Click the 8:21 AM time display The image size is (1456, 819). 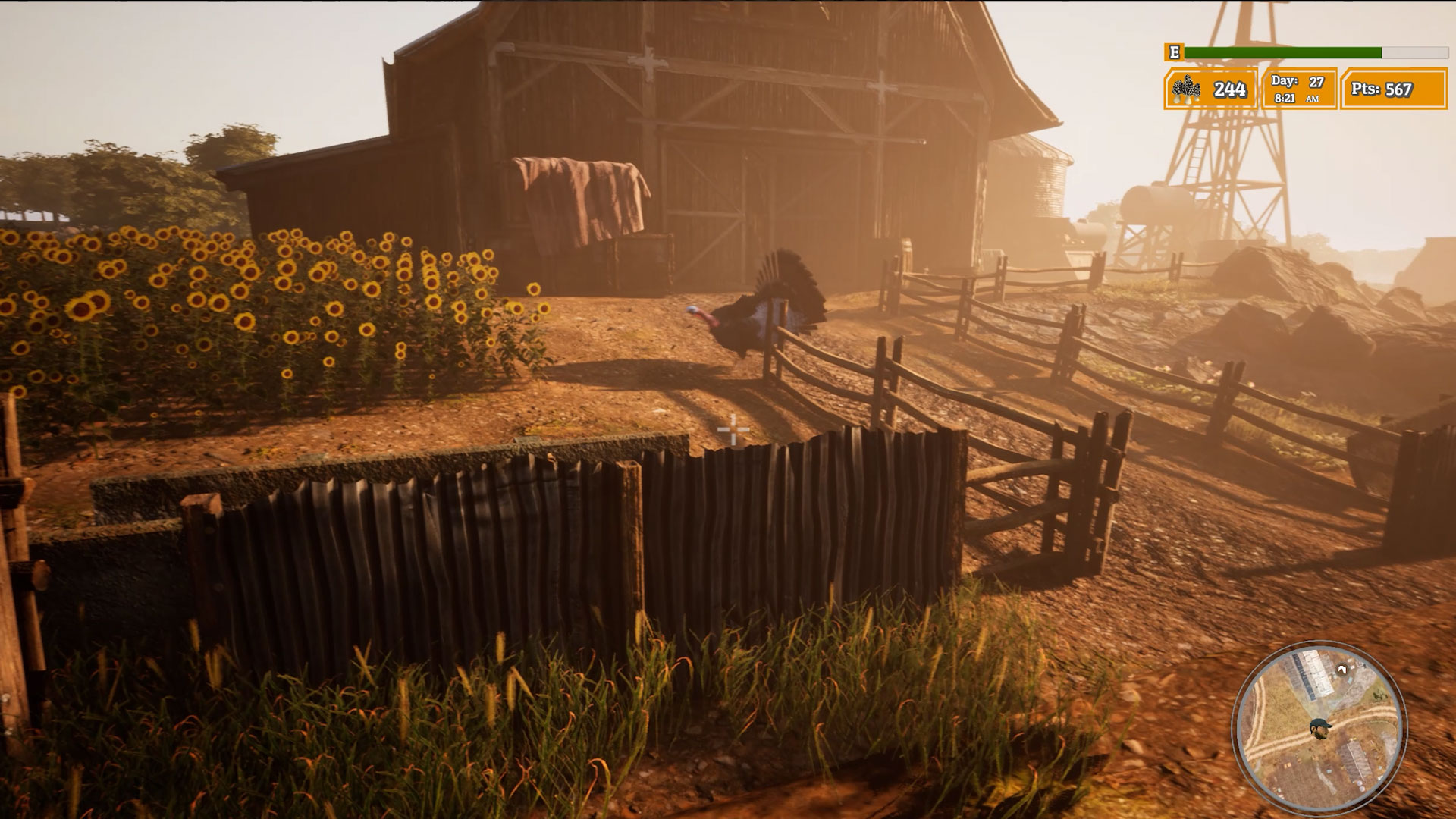1293,99
